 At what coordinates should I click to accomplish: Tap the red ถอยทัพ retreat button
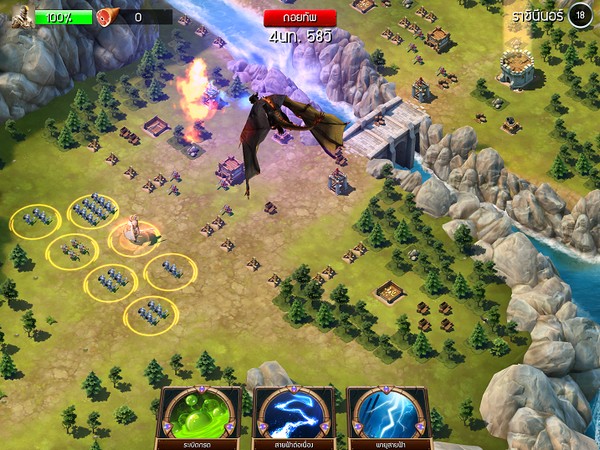300,17
